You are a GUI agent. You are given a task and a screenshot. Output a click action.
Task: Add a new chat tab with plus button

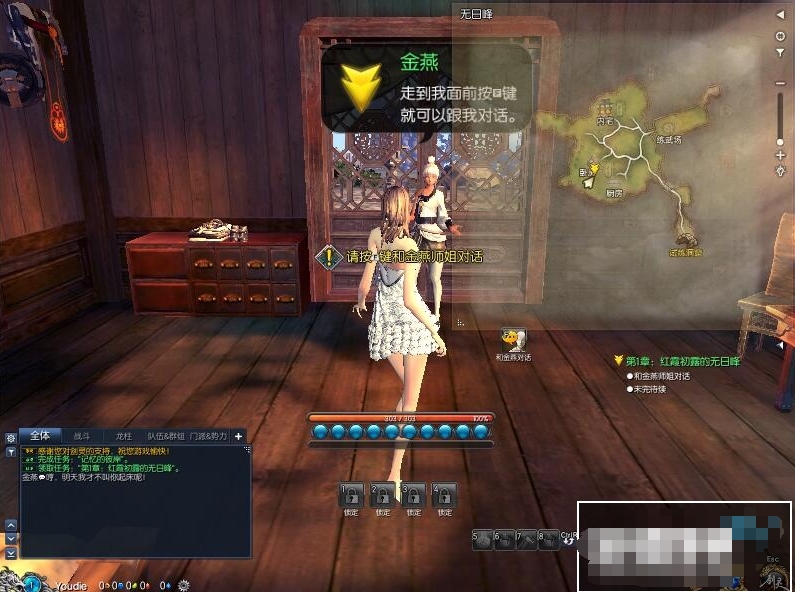point(239,436)
